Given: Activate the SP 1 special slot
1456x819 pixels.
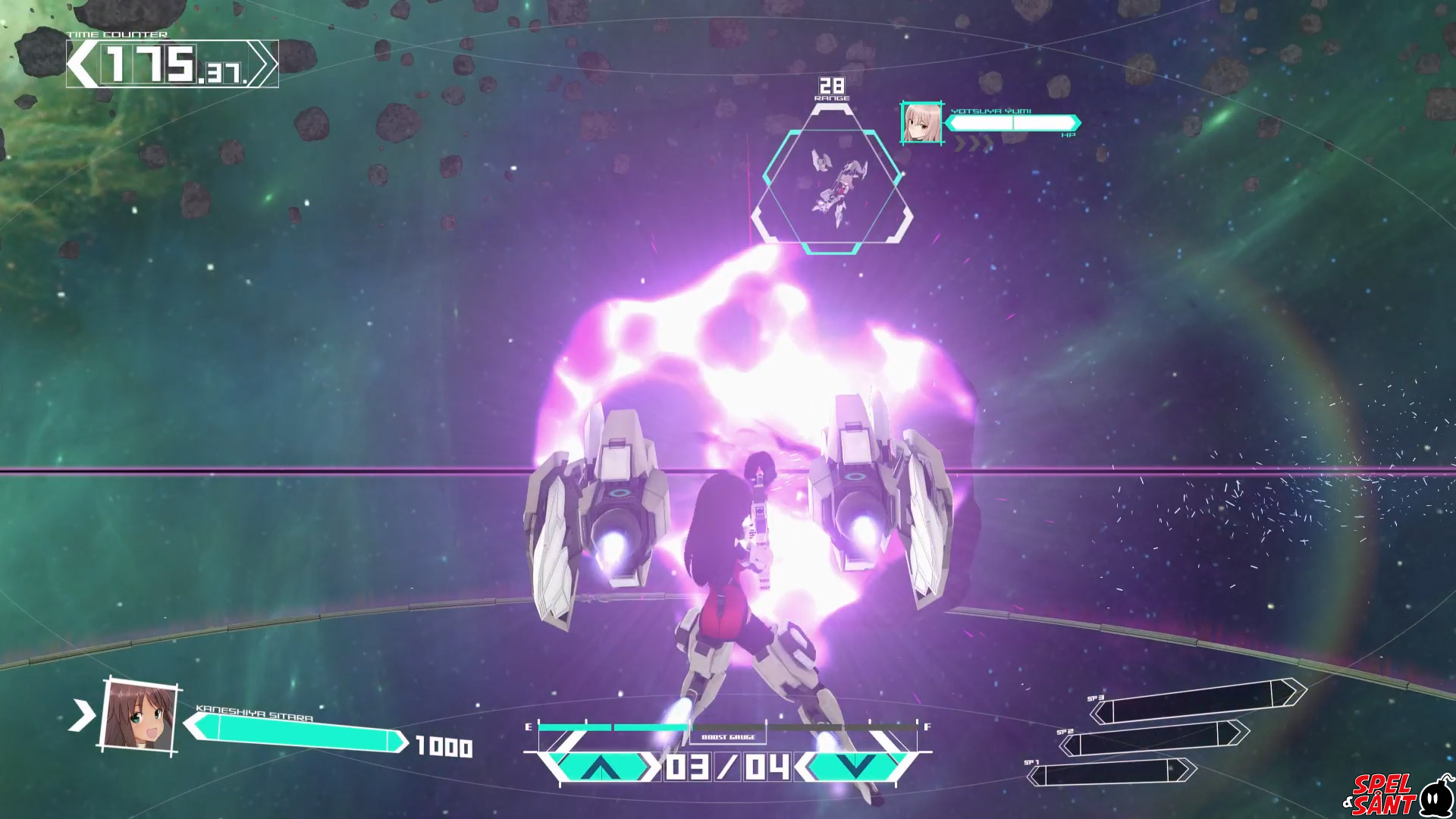Looking at the screenshot, I should point(1110,773).
